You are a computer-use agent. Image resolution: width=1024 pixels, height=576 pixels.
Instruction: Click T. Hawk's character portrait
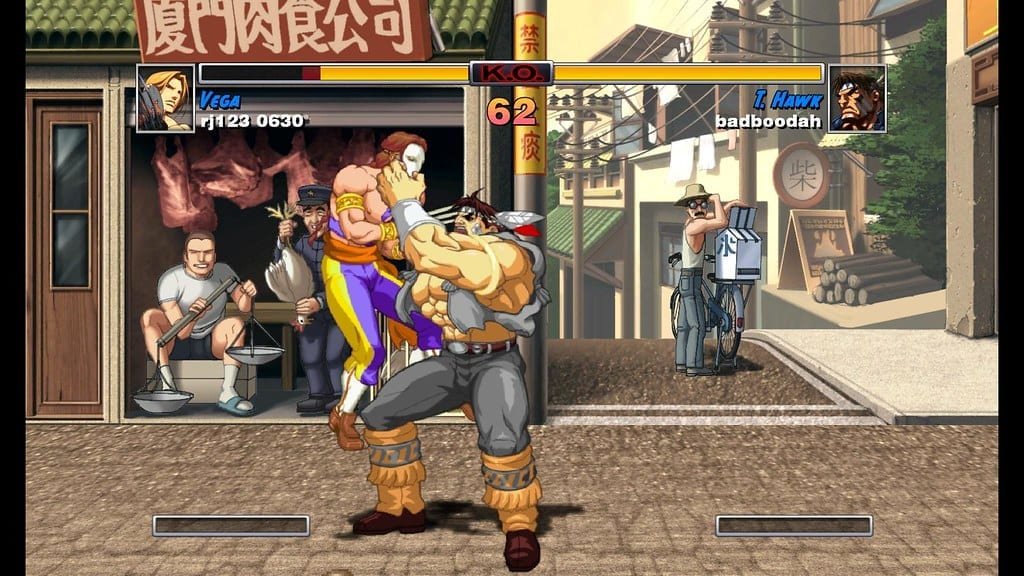tap(857, 98)
